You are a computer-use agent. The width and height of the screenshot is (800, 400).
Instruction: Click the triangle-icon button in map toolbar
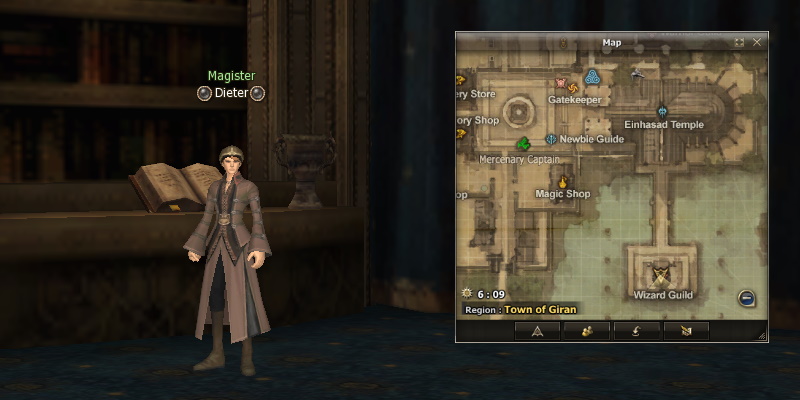538,330
